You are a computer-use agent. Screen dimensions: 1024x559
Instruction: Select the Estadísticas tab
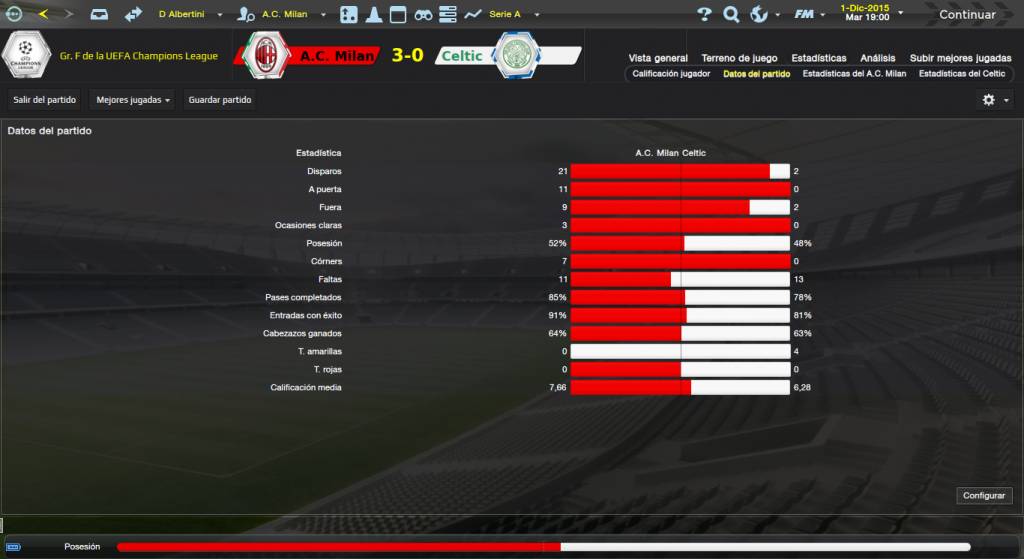pyautogui.click(x=818, y=58)
